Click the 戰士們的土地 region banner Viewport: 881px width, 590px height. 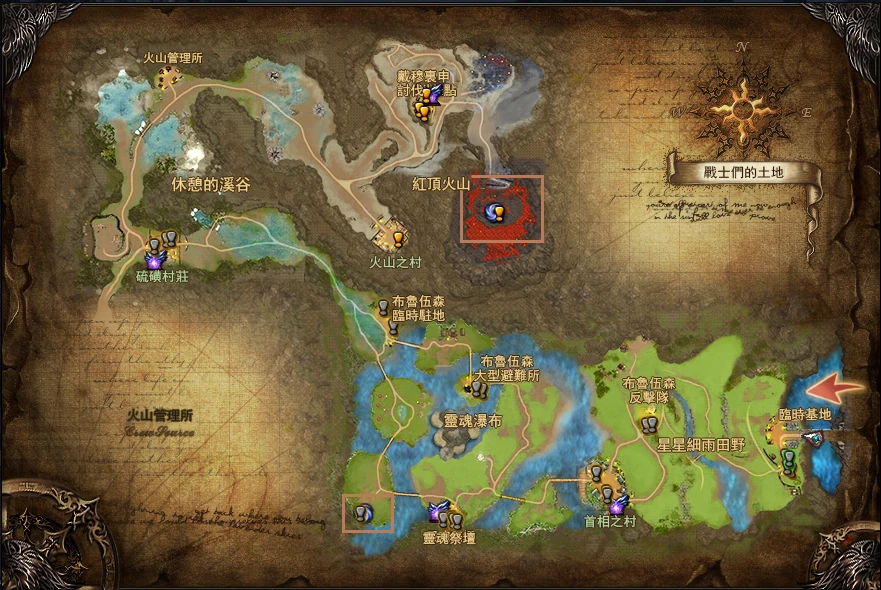tap(743, 172)
